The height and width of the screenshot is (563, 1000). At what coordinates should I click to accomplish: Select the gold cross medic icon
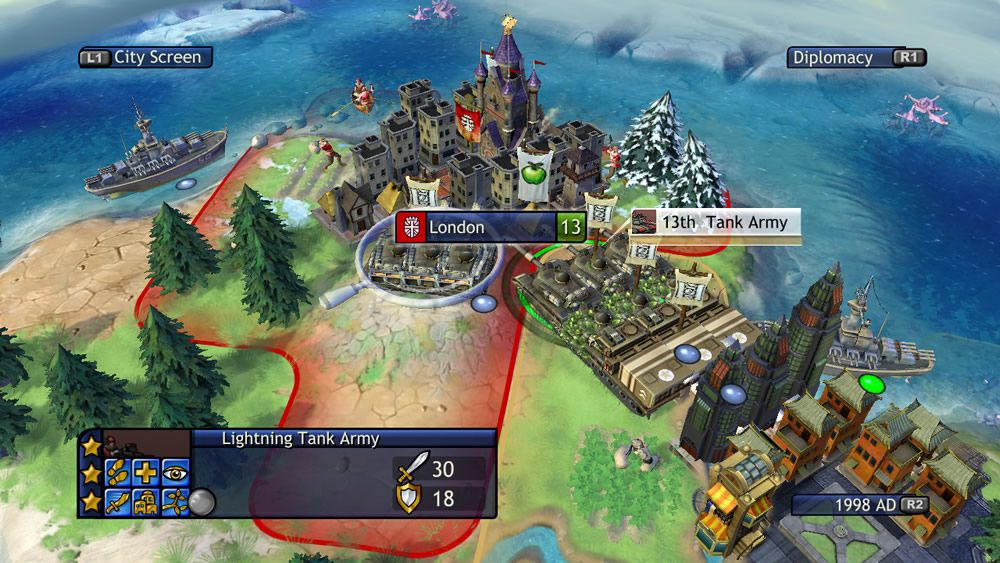pyautogui.click(x=145, y=470)
